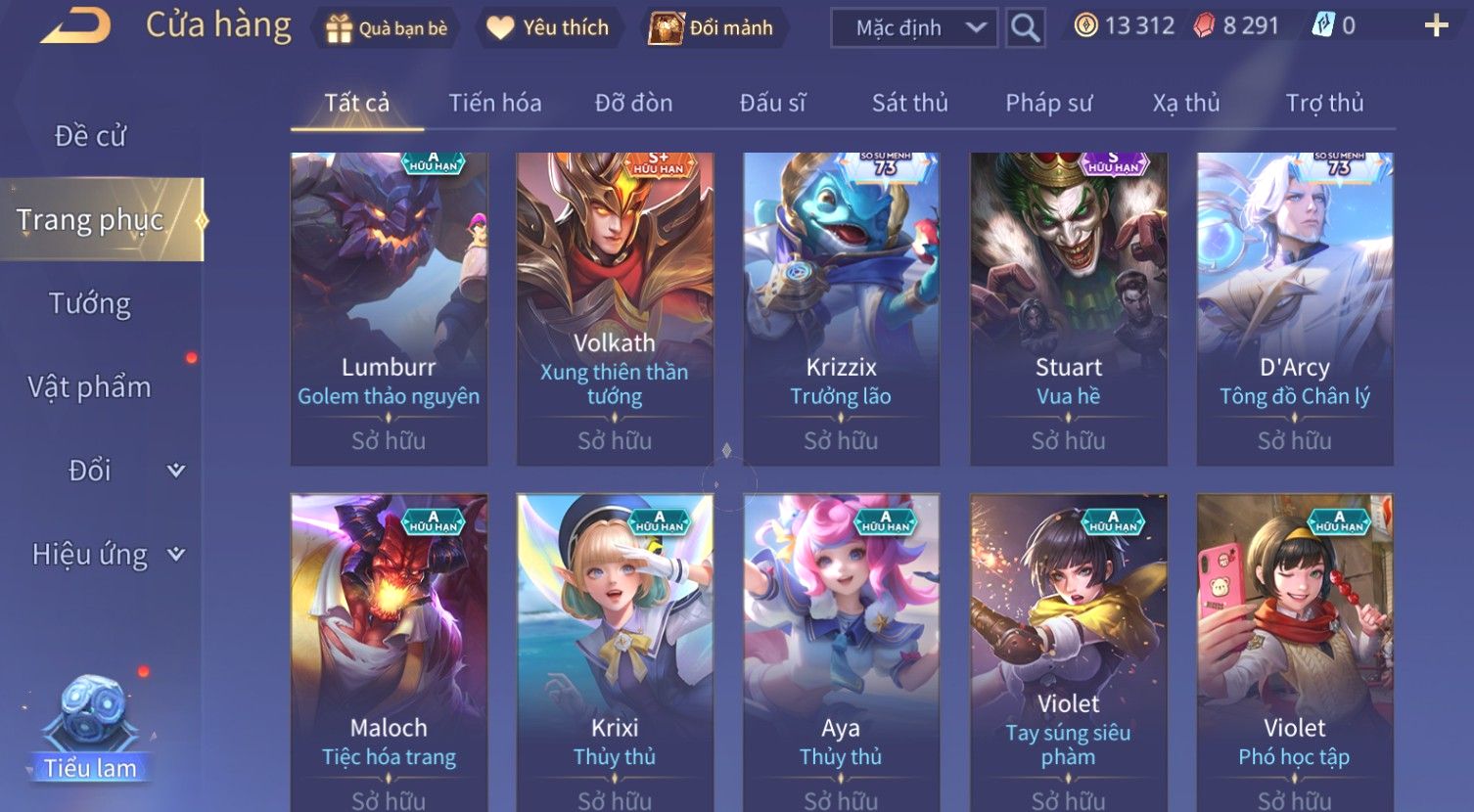Go to the Vật phẩm section
Viewport: 1474px width, 812px height.
90,387
